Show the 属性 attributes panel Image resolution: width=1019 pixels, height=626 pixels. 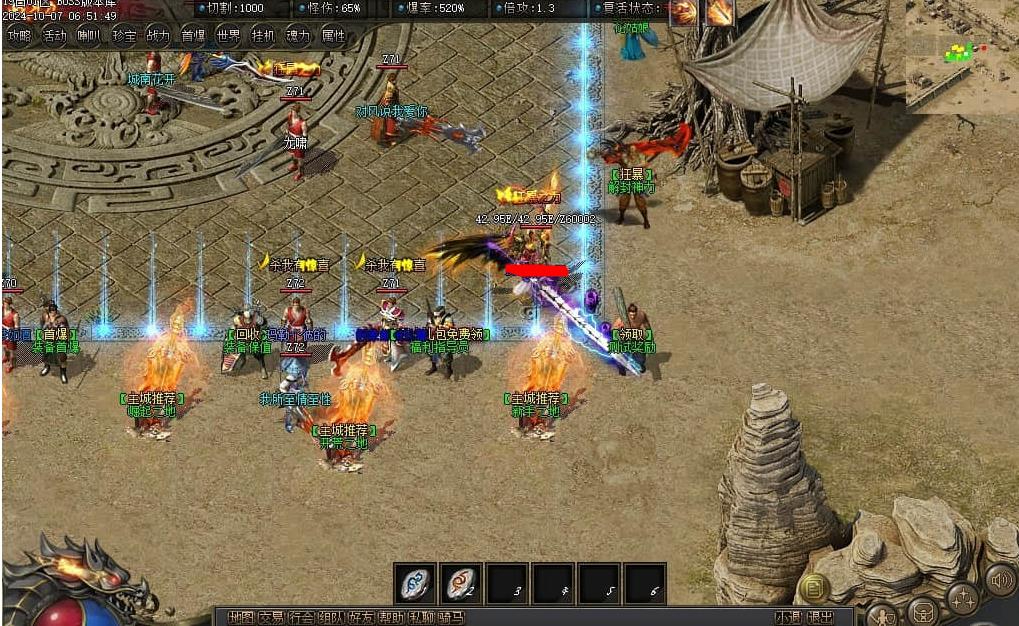pos(333,36)
